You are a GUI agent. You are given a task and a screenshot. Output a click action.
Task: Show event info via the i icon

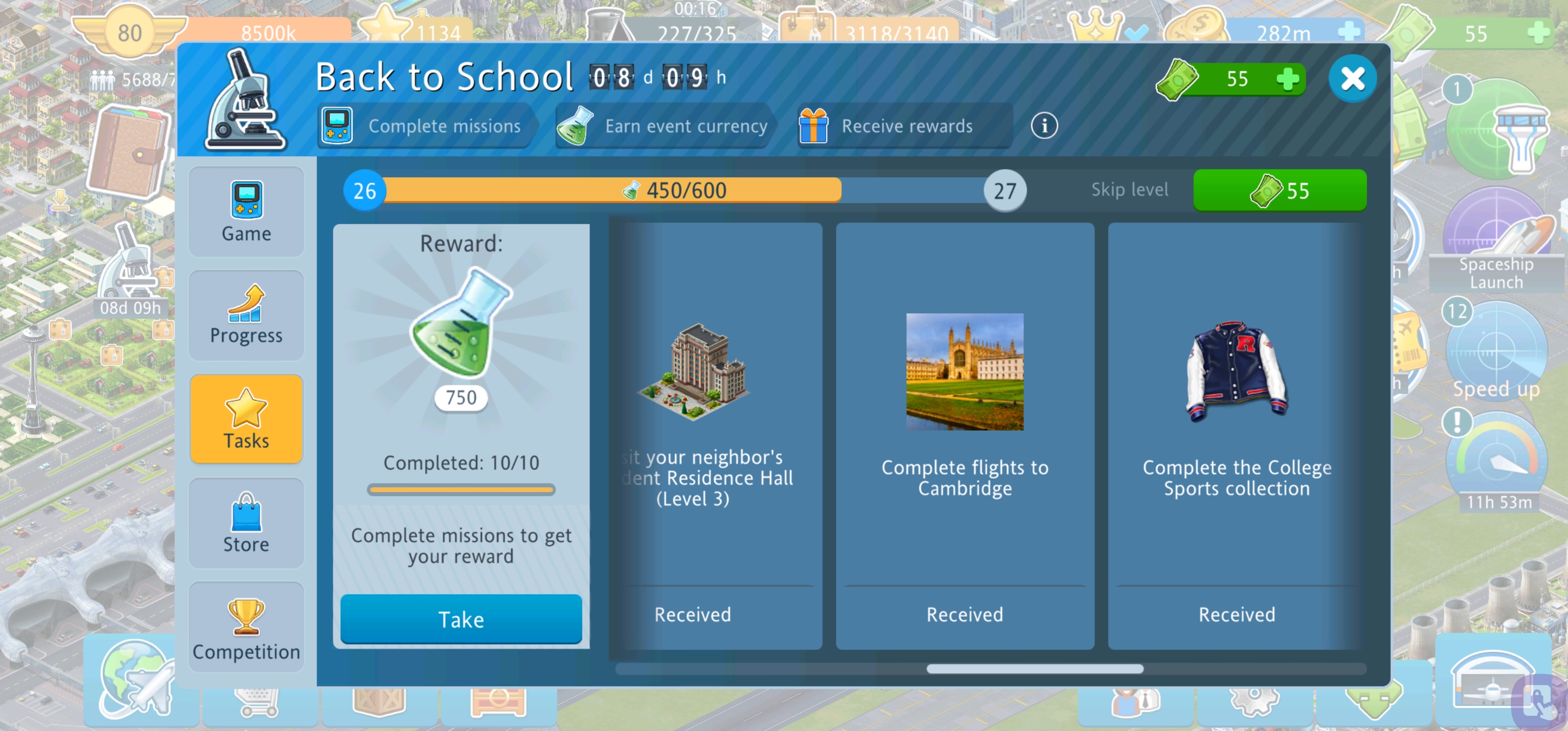tap(1044, 126)
